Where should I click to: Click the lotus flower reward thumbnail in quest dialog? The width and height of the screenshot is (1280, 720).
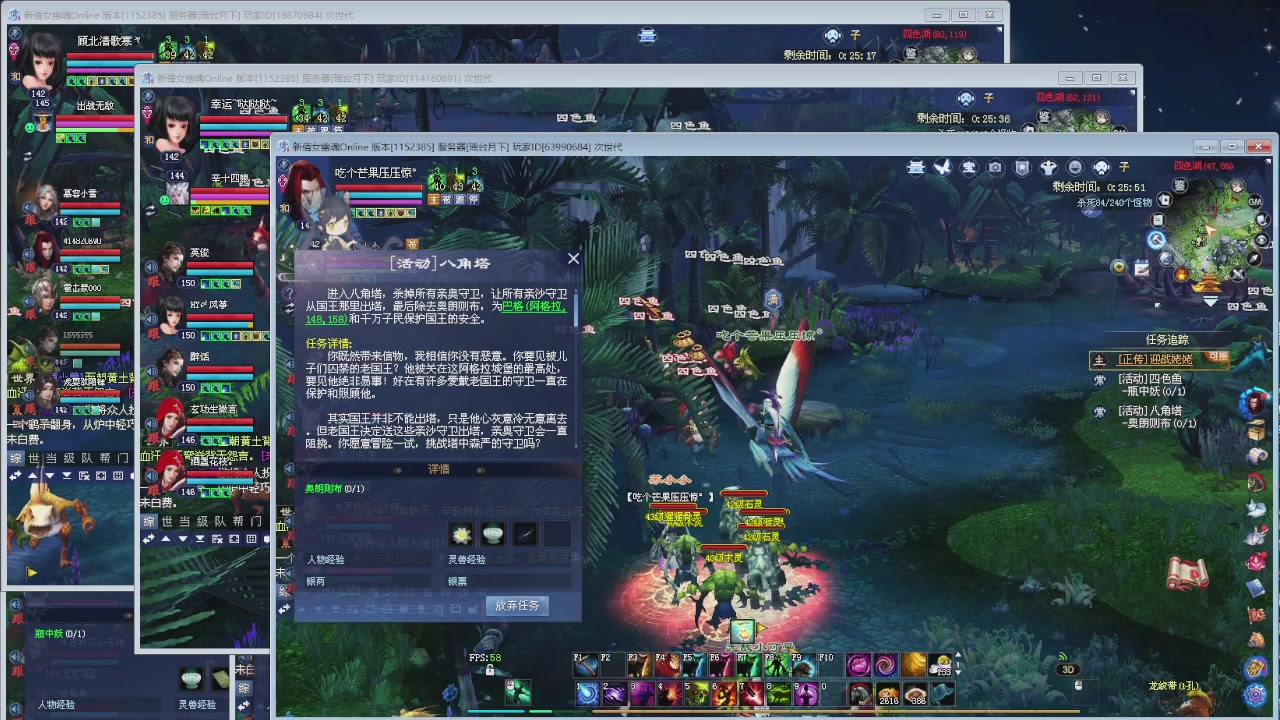click(460, 535)
